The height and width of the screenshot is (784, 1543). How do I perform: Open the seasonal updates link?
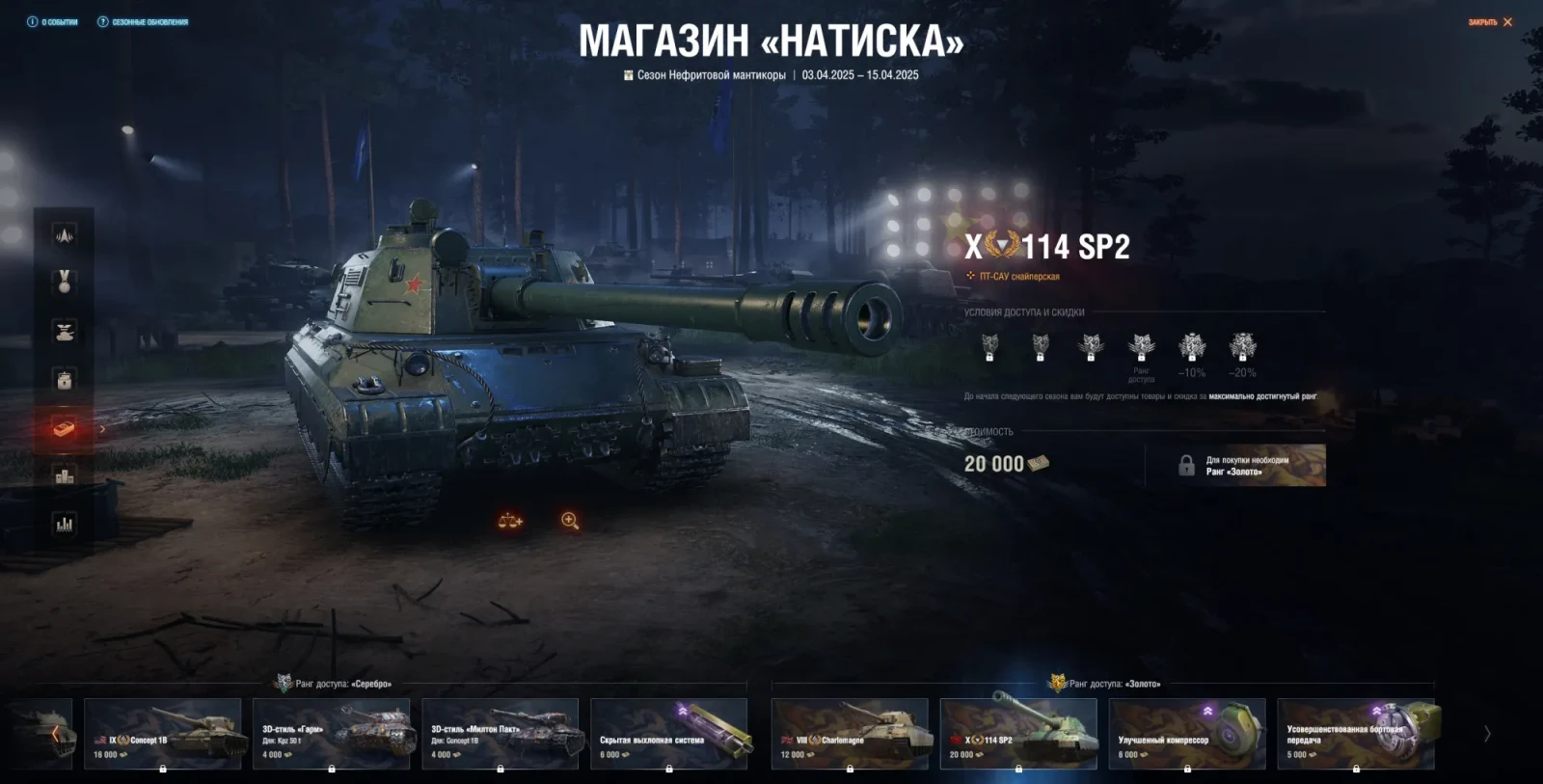point(143,22)
